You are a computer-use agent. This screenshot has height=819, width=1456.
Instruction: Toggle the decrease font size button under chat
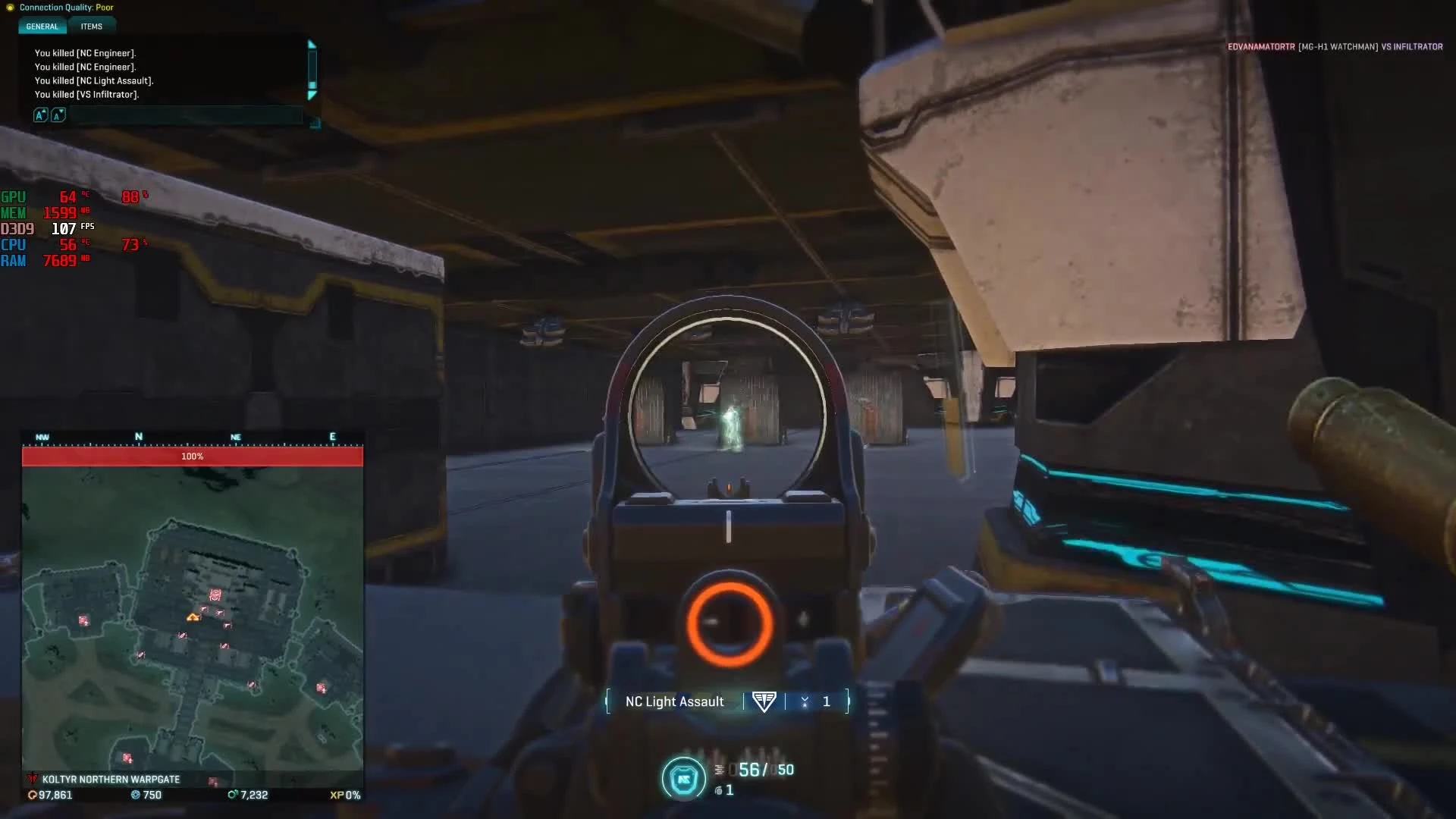pos(57,115)
